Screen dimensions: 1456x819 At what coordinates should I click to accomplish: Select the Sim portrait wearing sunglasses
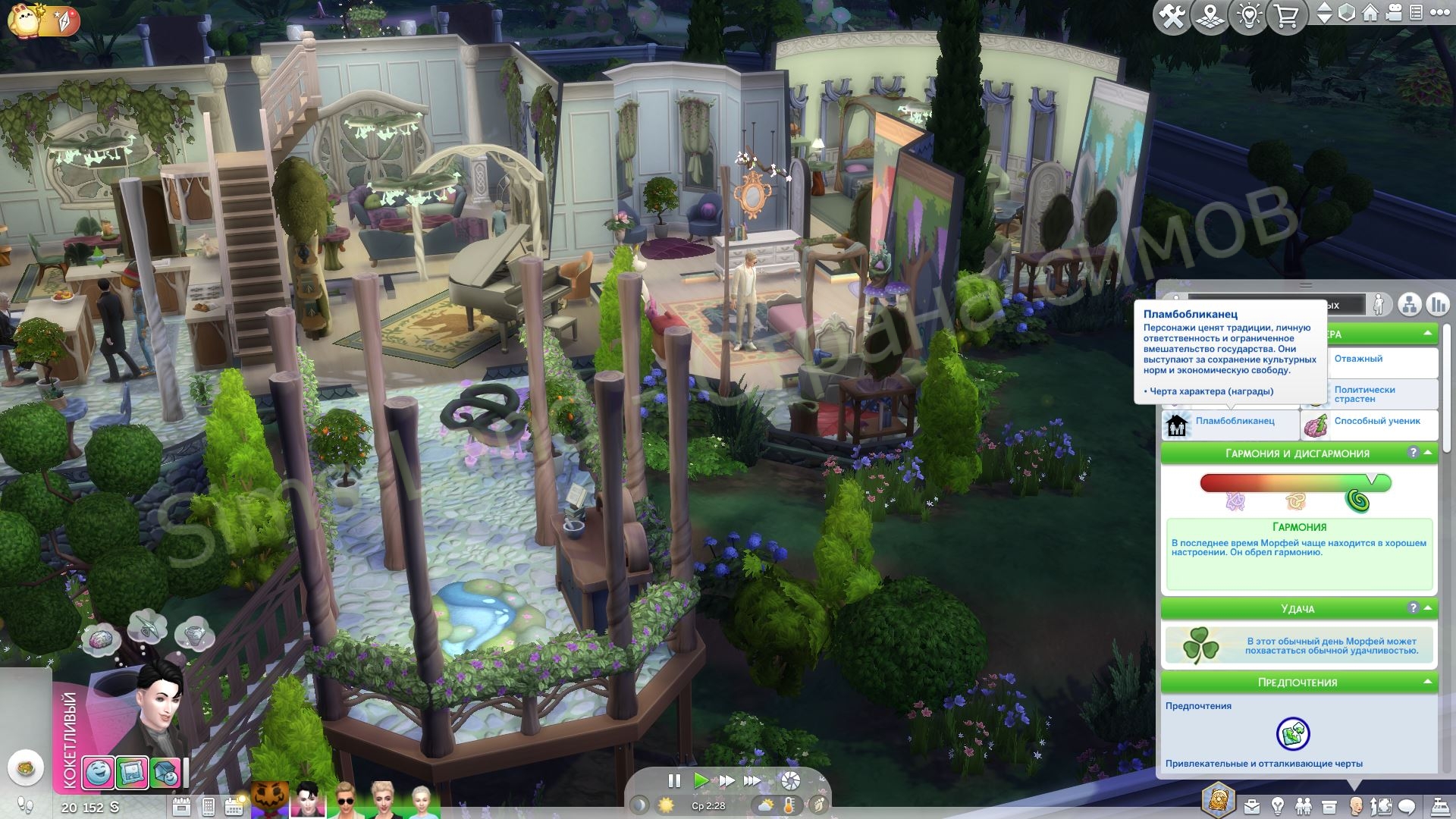(x=345, y=800)
